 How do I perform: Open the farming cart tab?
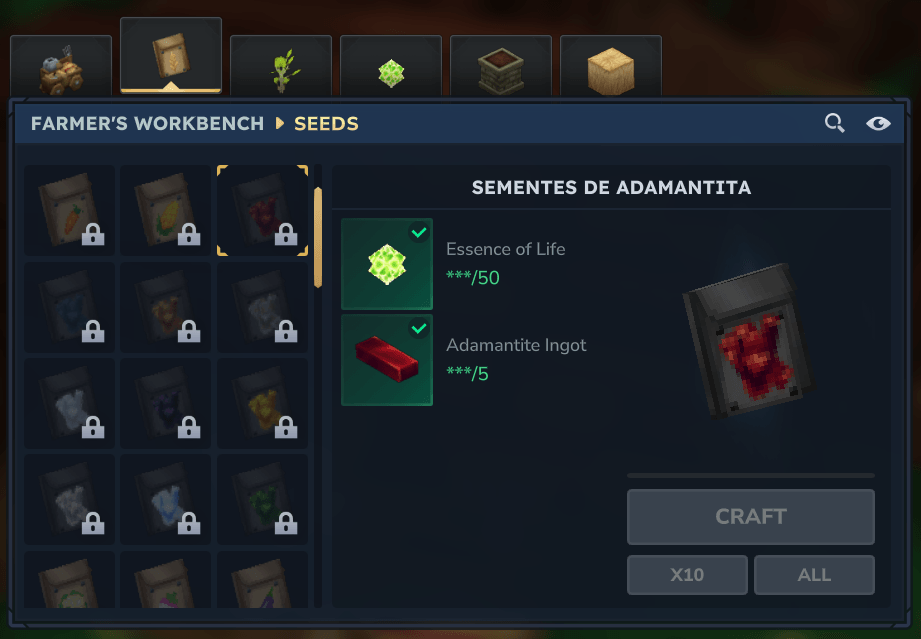pyautogui.click(x=60, y=66)
